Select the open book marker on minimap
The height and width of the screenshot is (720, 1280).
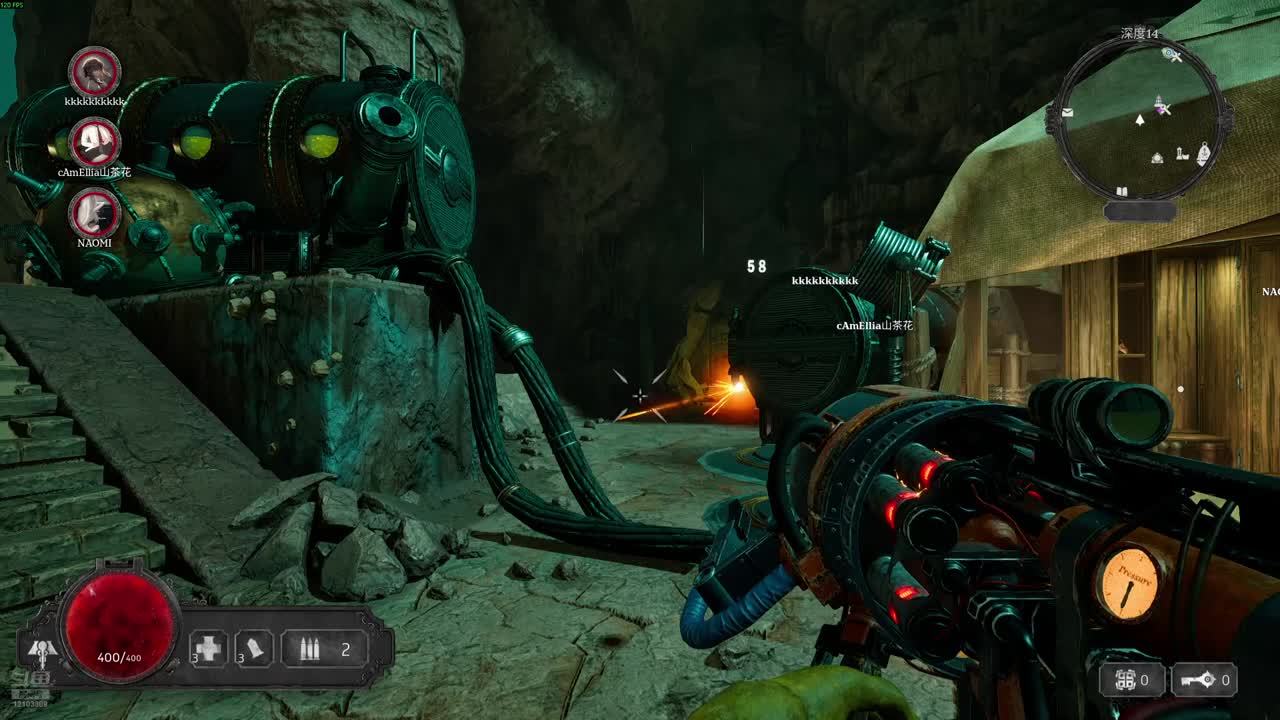click(x=1122, y=191)
